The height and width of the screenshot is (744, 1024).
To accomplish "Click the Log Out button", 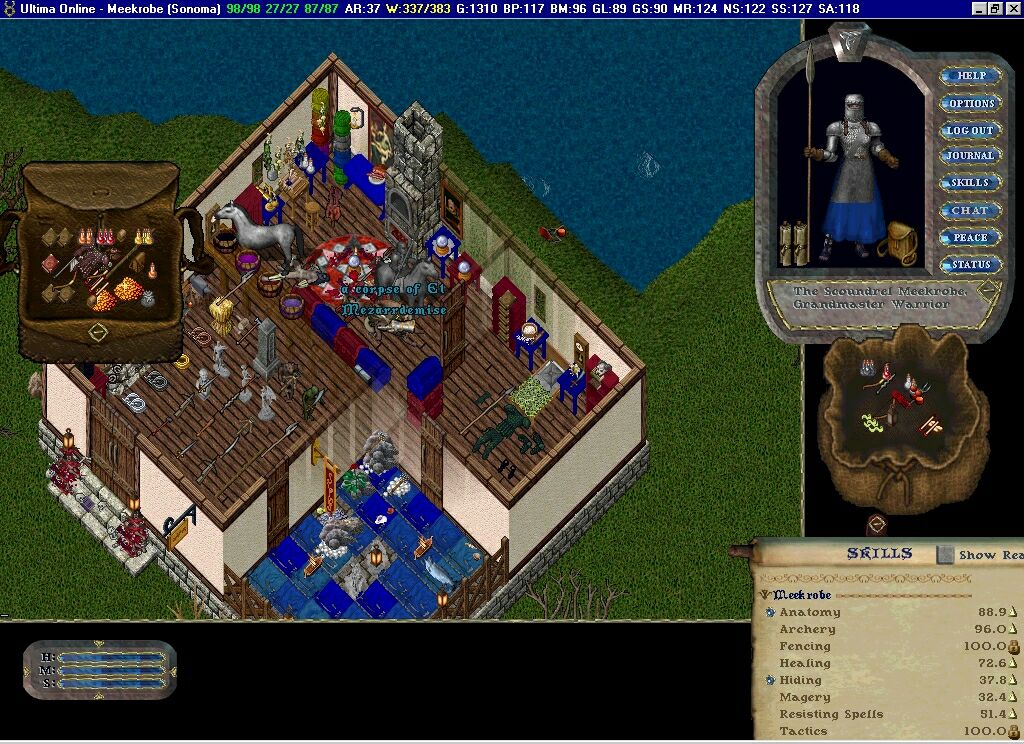I will (969, 130).
